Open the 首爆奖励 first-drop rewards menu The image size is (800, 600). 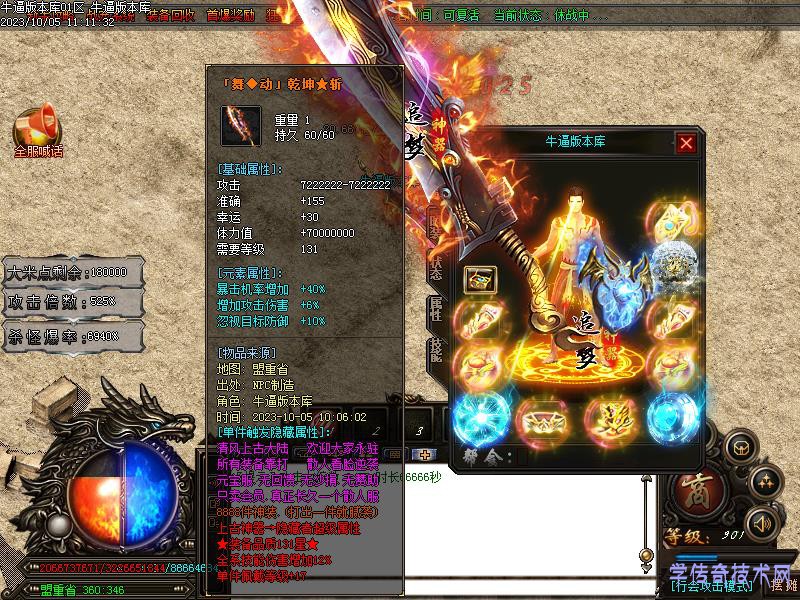(230, 16)
